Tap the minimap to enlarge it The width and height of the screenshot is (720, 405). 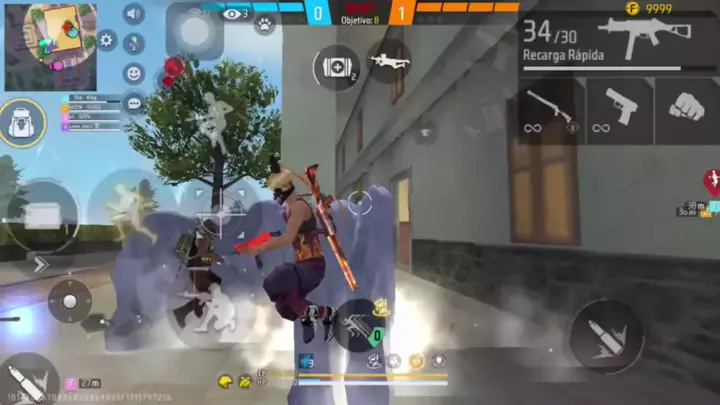point(49,45)
